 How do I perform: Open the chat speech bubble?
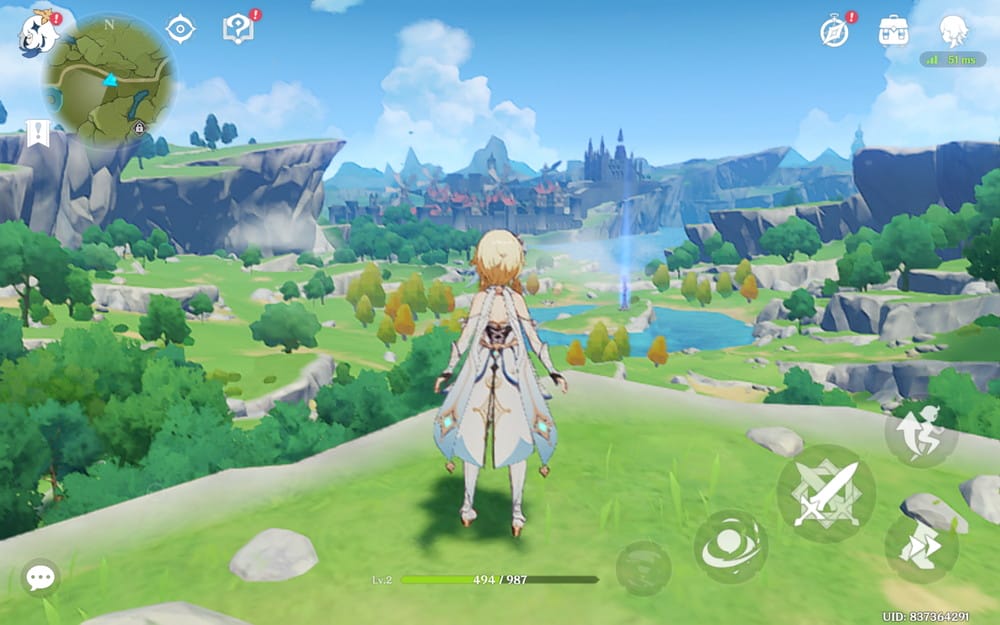pyautogui.click(x=40, y=577)
